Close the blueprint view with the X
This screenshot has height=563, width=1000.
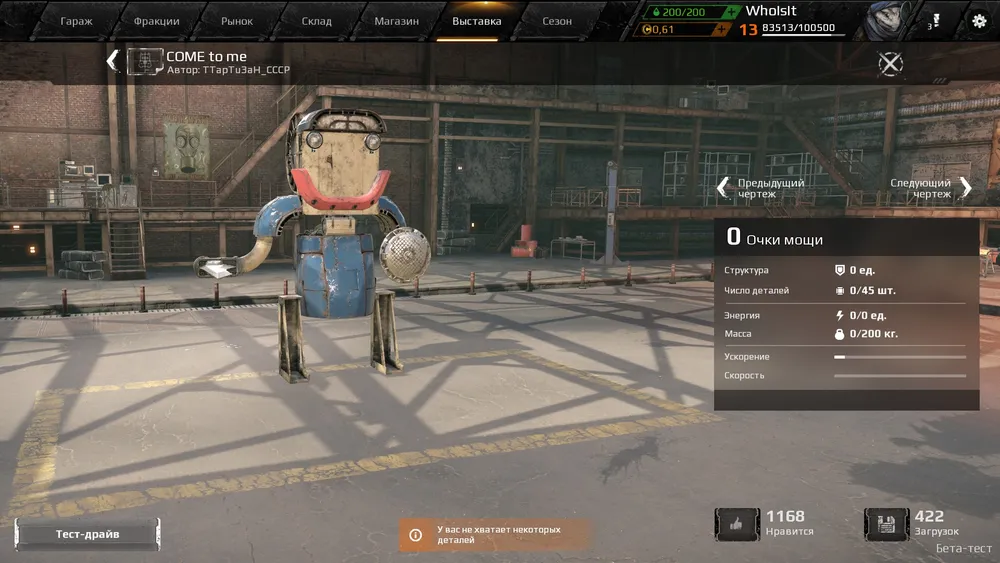pos(890,63)
